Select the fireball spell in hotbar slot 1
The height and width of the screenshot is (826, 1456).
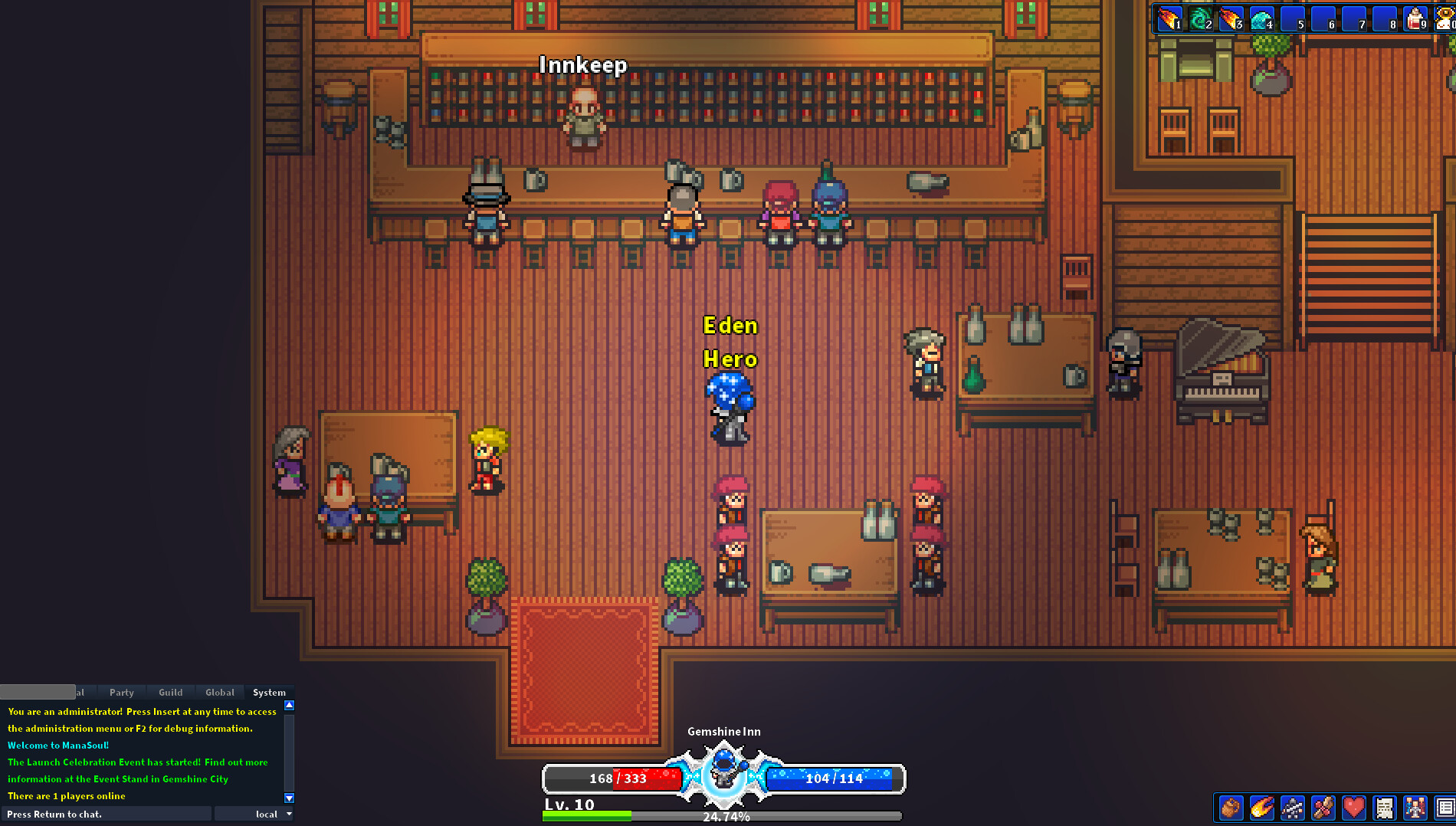(x=1169, y=18)
